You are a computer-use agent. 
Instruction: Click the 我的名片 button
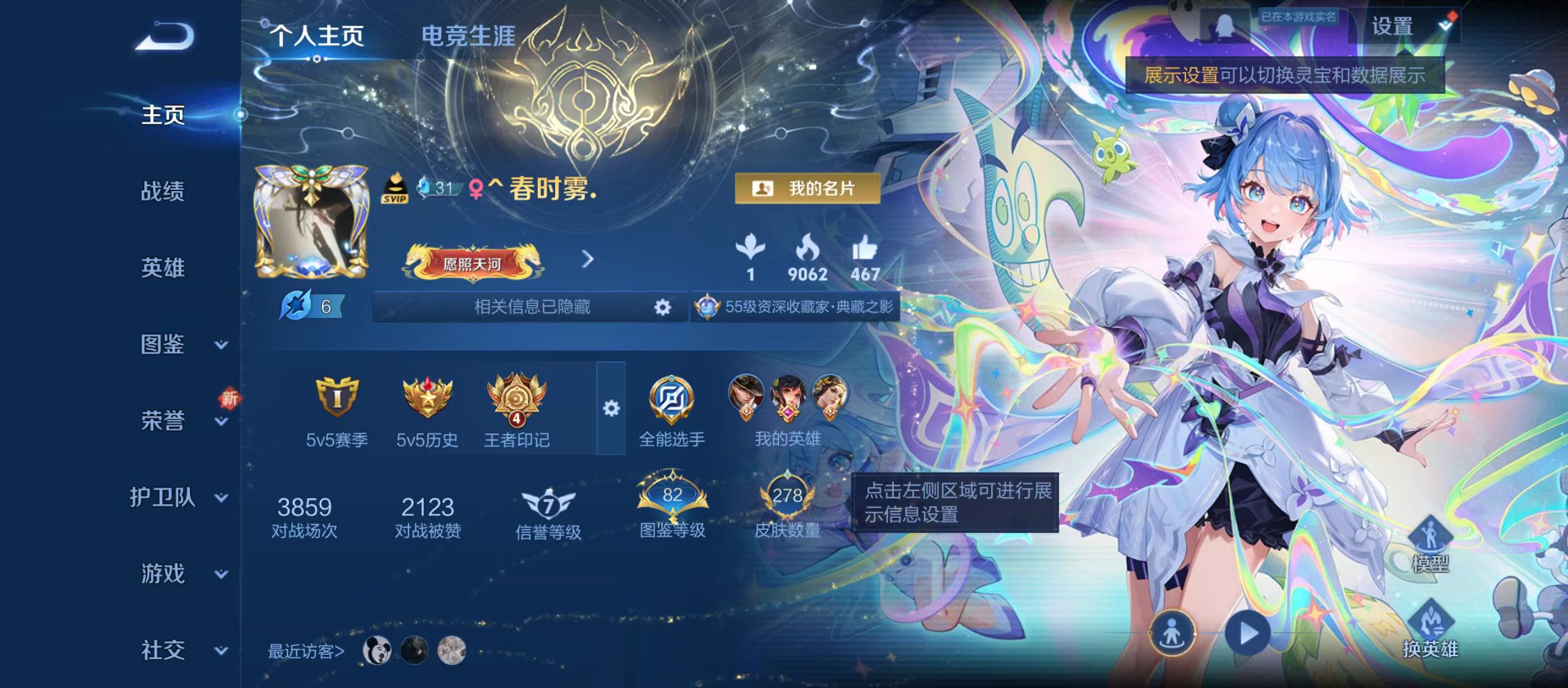(805, 189)
